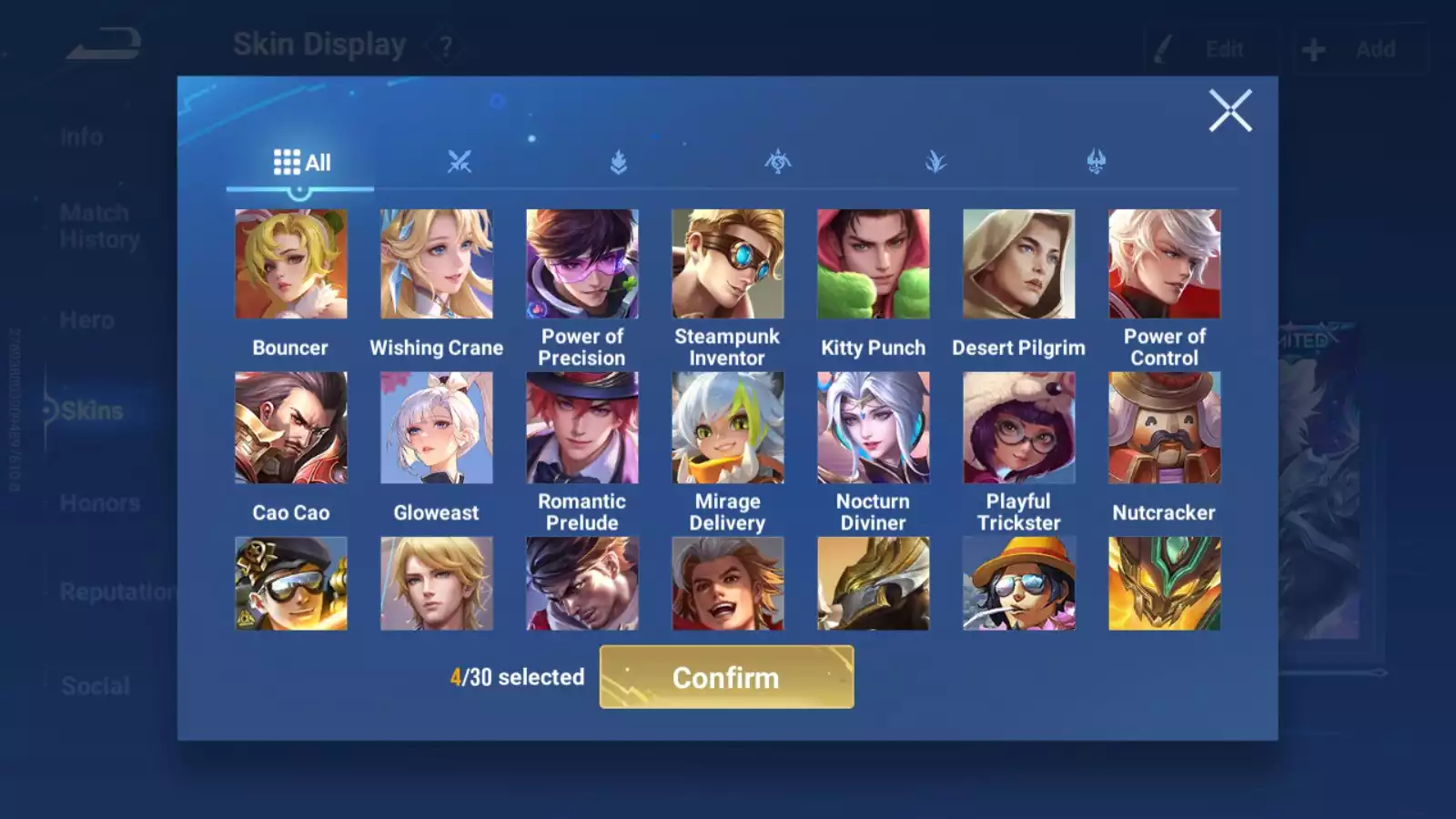Choose the Kitty Punch skin
The height and width of the screenshot is (819, 1456).
point(874,264)
